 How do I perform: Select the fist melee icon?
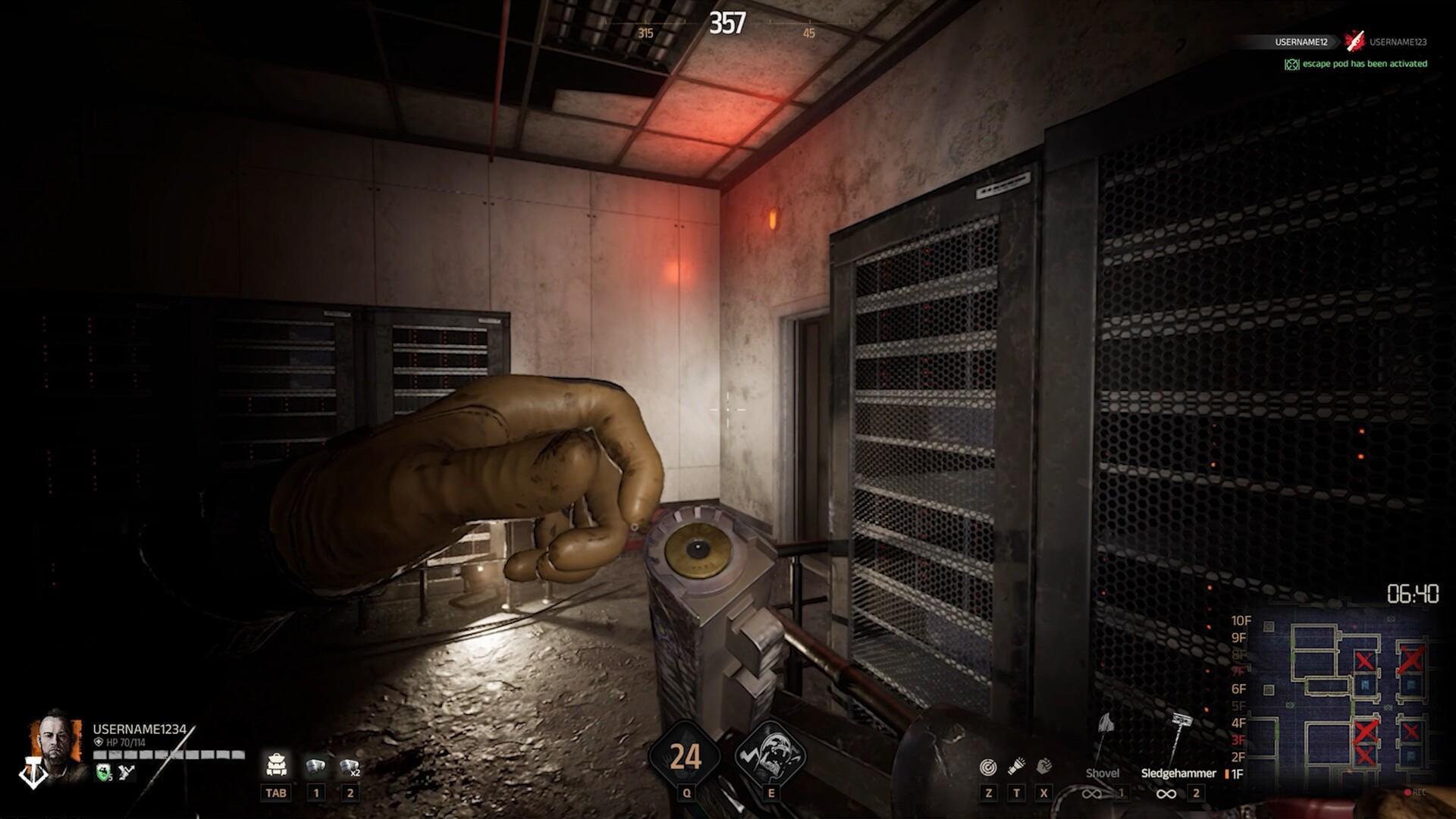[1044, 767]
